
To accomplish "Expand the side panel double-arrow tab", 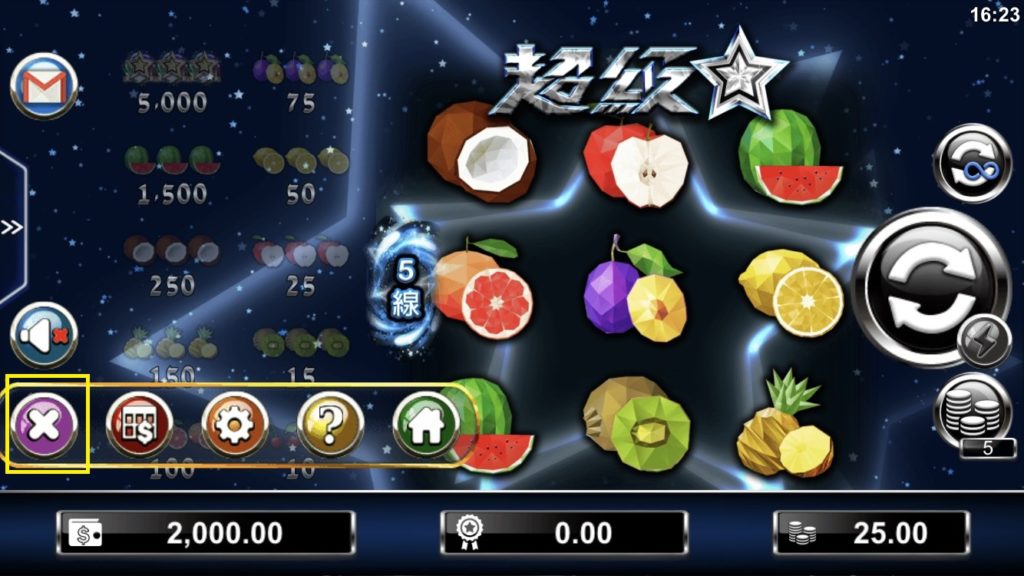I will click(12, 227).
